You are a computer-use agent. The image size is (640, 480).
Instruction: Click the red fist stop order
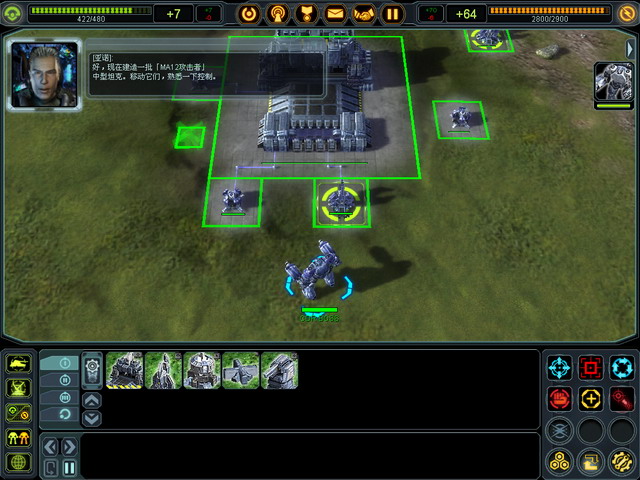[x=560, y=399]
